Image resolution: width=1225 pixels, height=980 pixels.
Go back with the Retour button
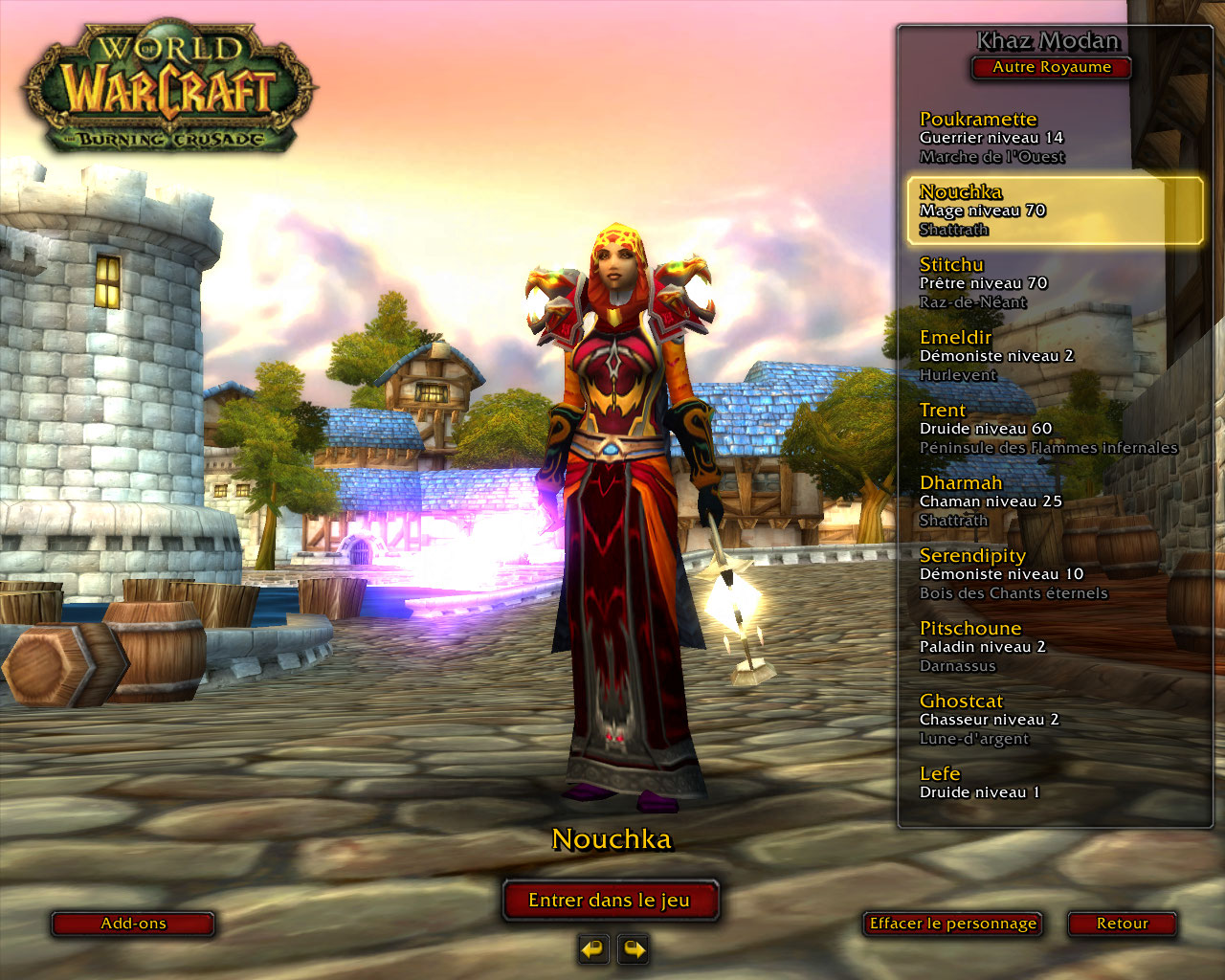(x=1122, y=924)
